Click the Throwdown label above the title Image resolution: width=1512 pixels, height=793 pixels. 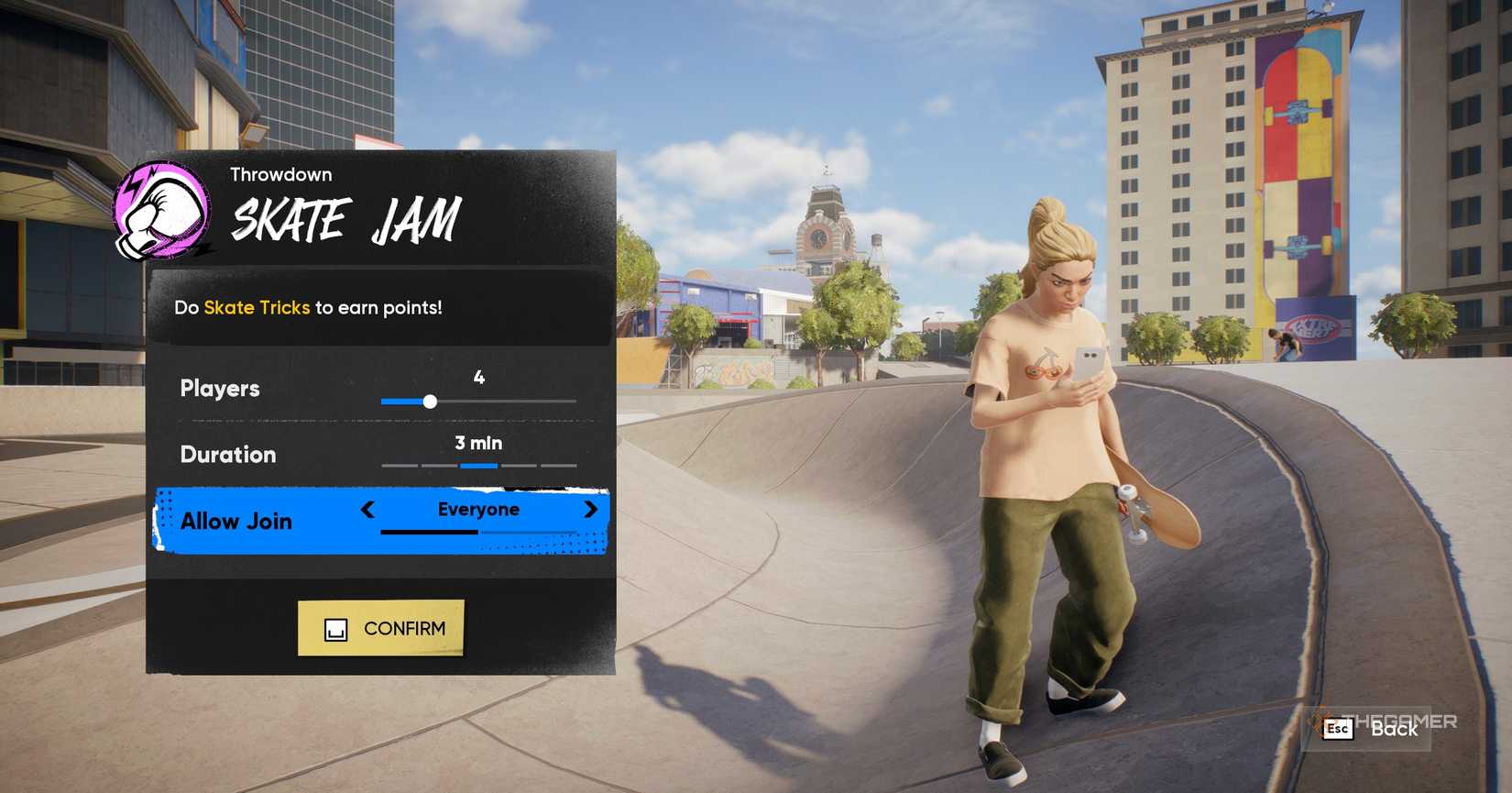(x=281, y=174)
